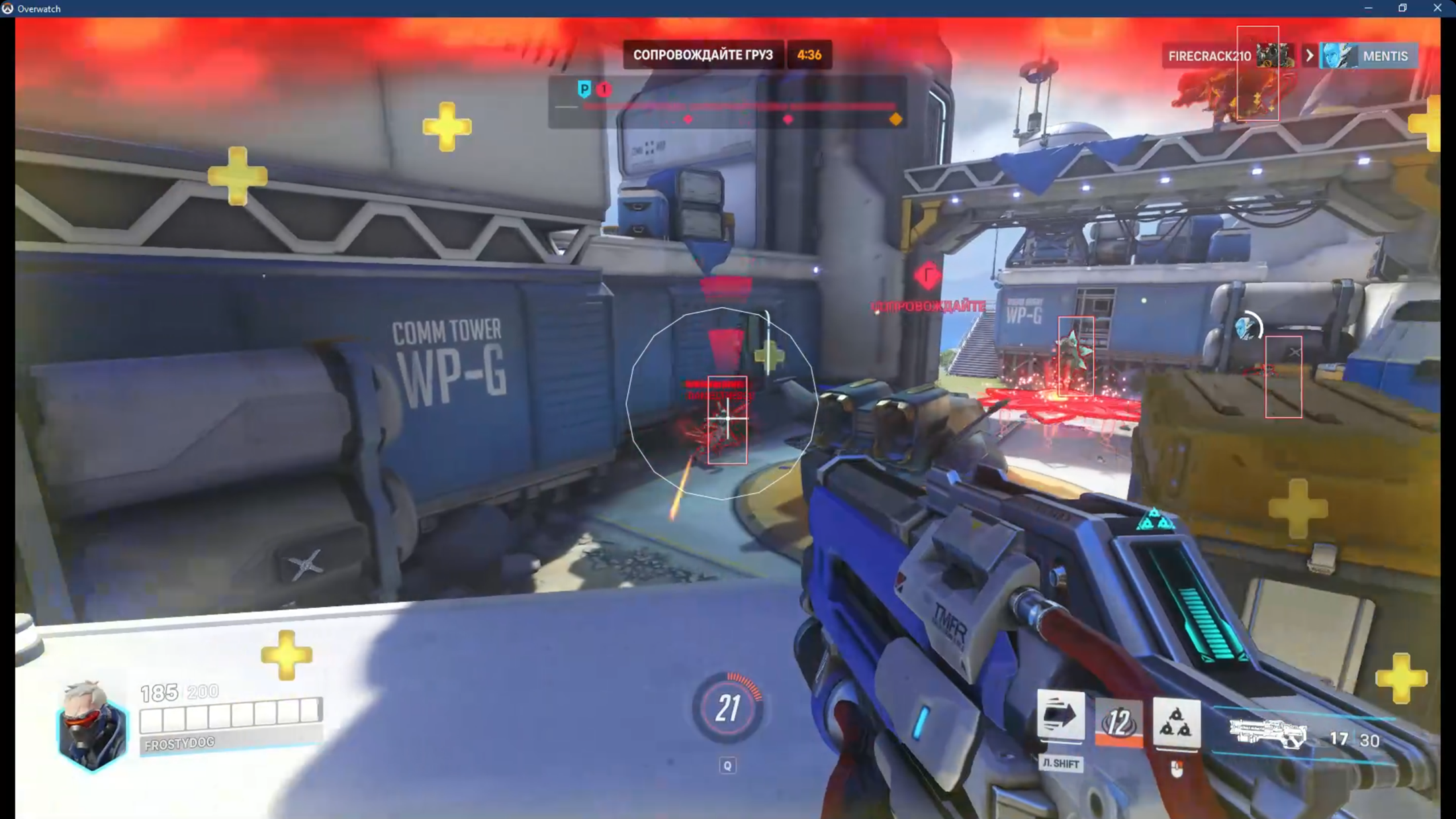Click the blue payload icon on tracker

pyautogui.click(x=584, y=89)
